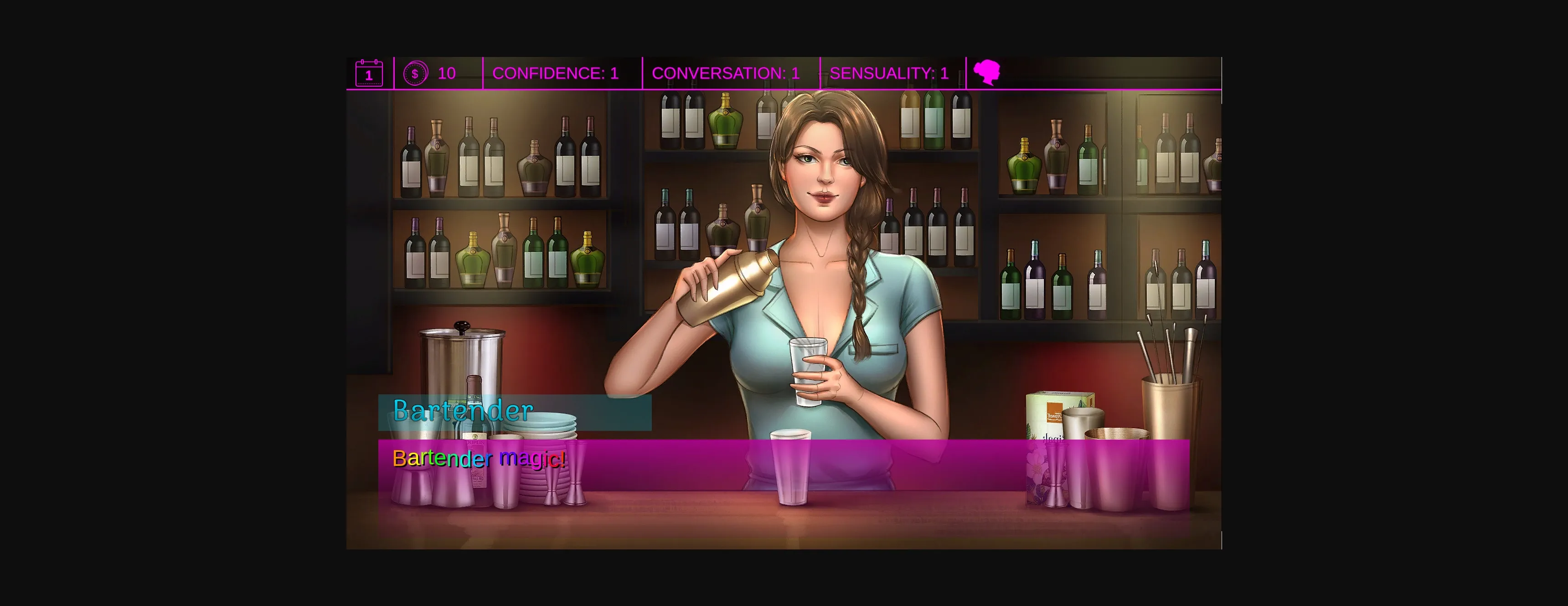Click the CONFIDENCE: 1 stat display
1568x606 pixels.
pos(556,73)
